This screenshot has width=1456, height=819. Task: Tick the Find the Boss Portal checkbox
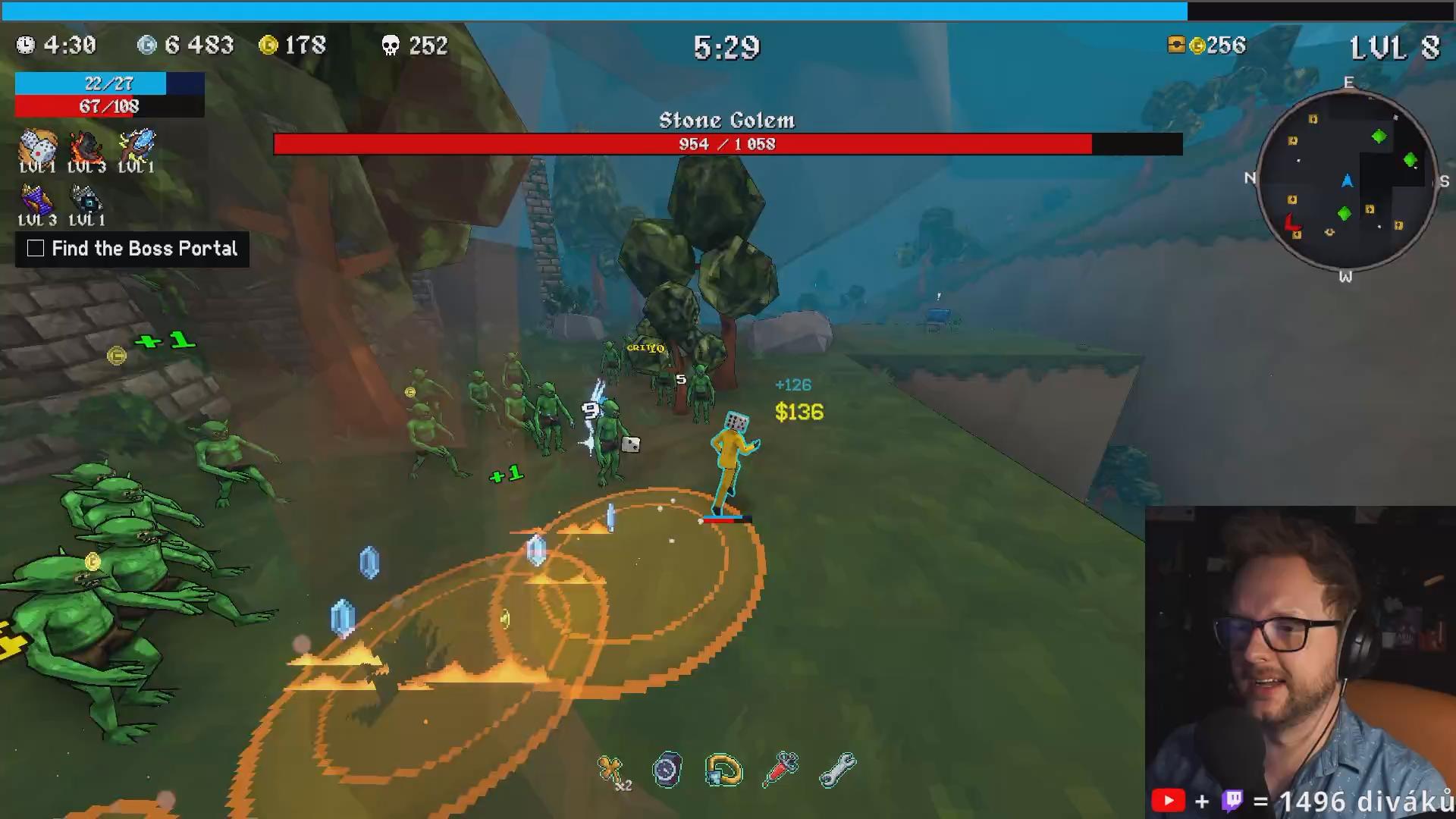tap(36, 249)
